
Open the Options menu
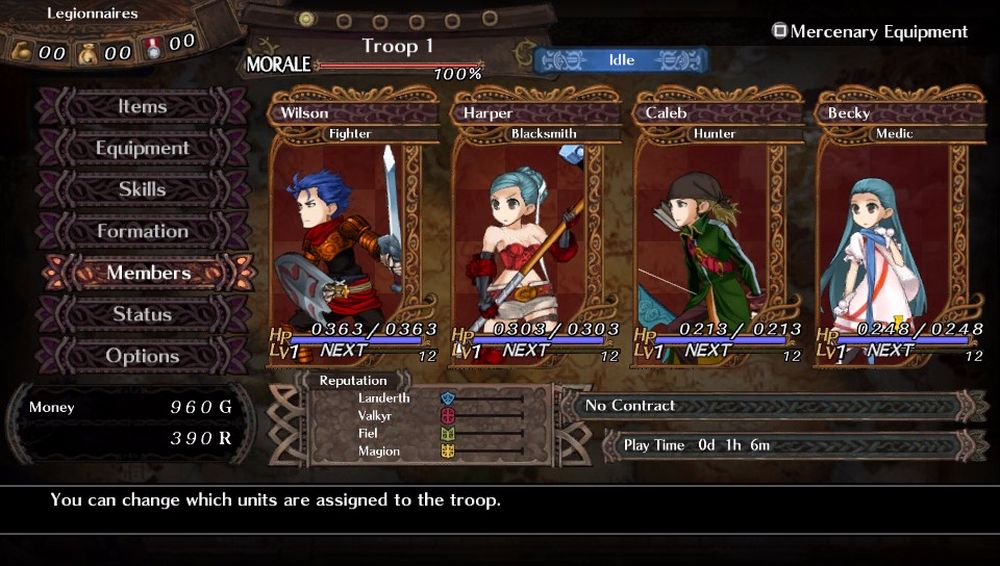click(142, 356)
